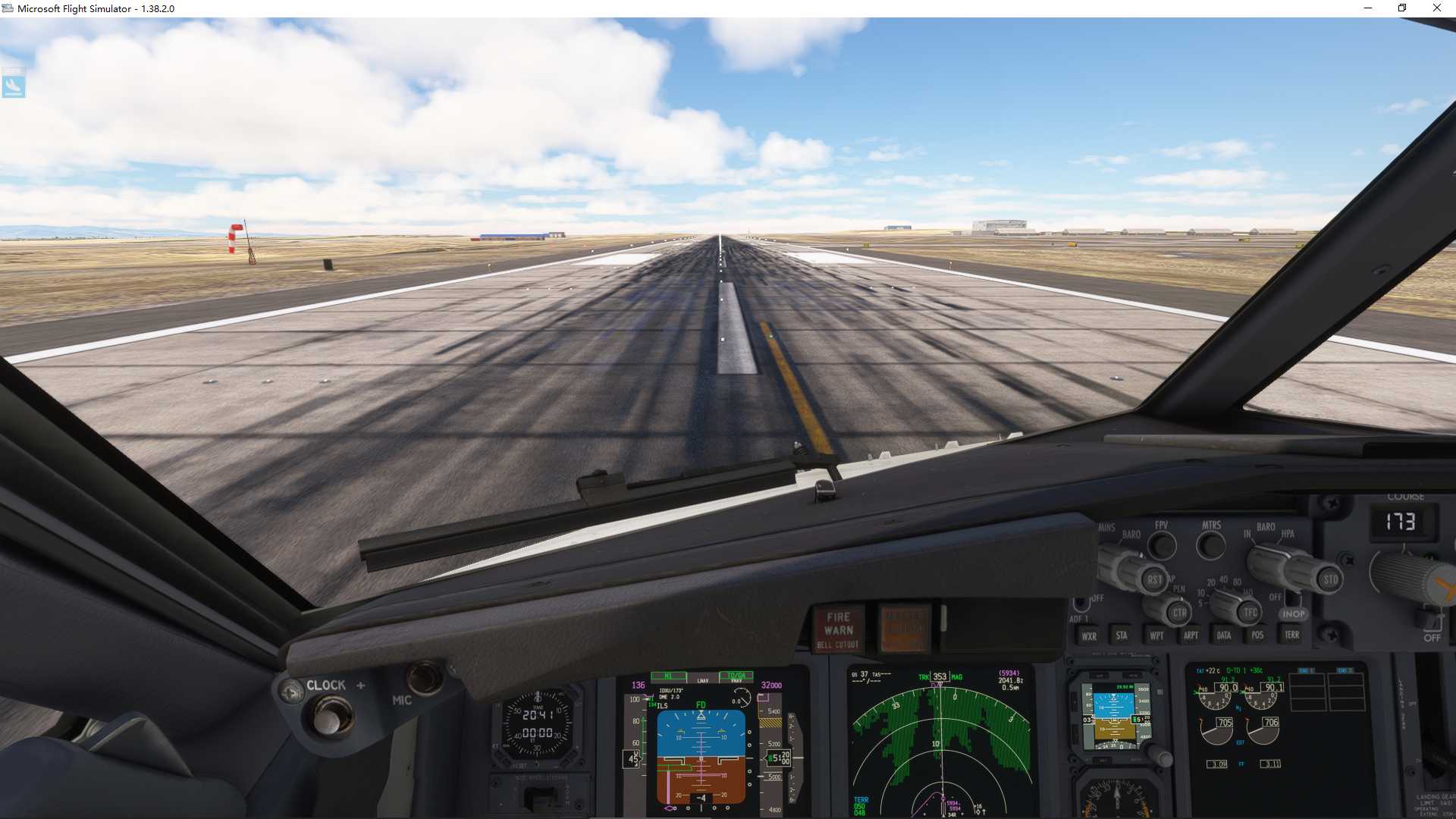Open the Flight Simulator title bar icon menu
The image size is (1456, 819).
pyautogui.click(x=8, y=8)
